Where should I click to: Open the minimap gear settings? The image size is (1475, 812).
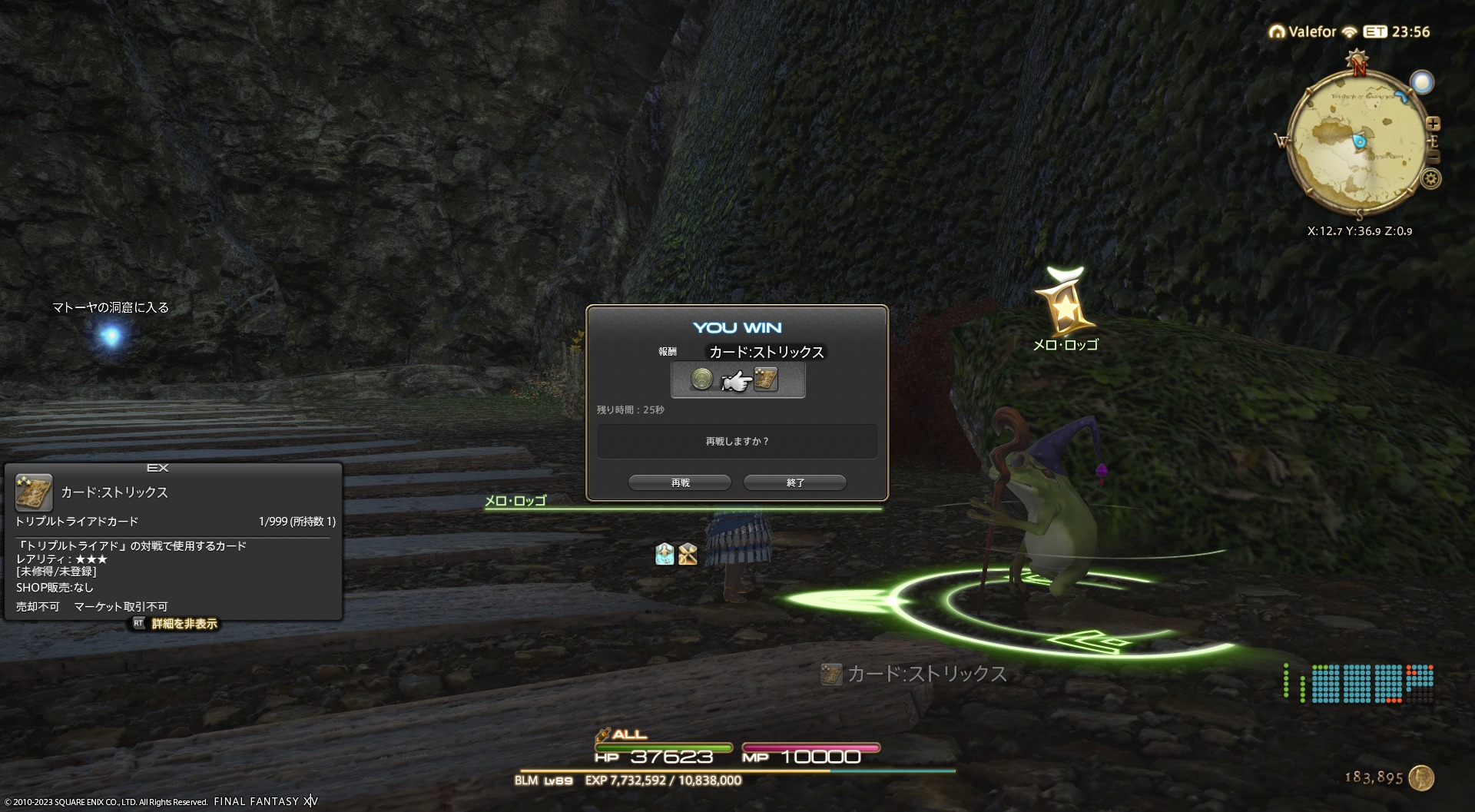click(x=1430, y=179)
